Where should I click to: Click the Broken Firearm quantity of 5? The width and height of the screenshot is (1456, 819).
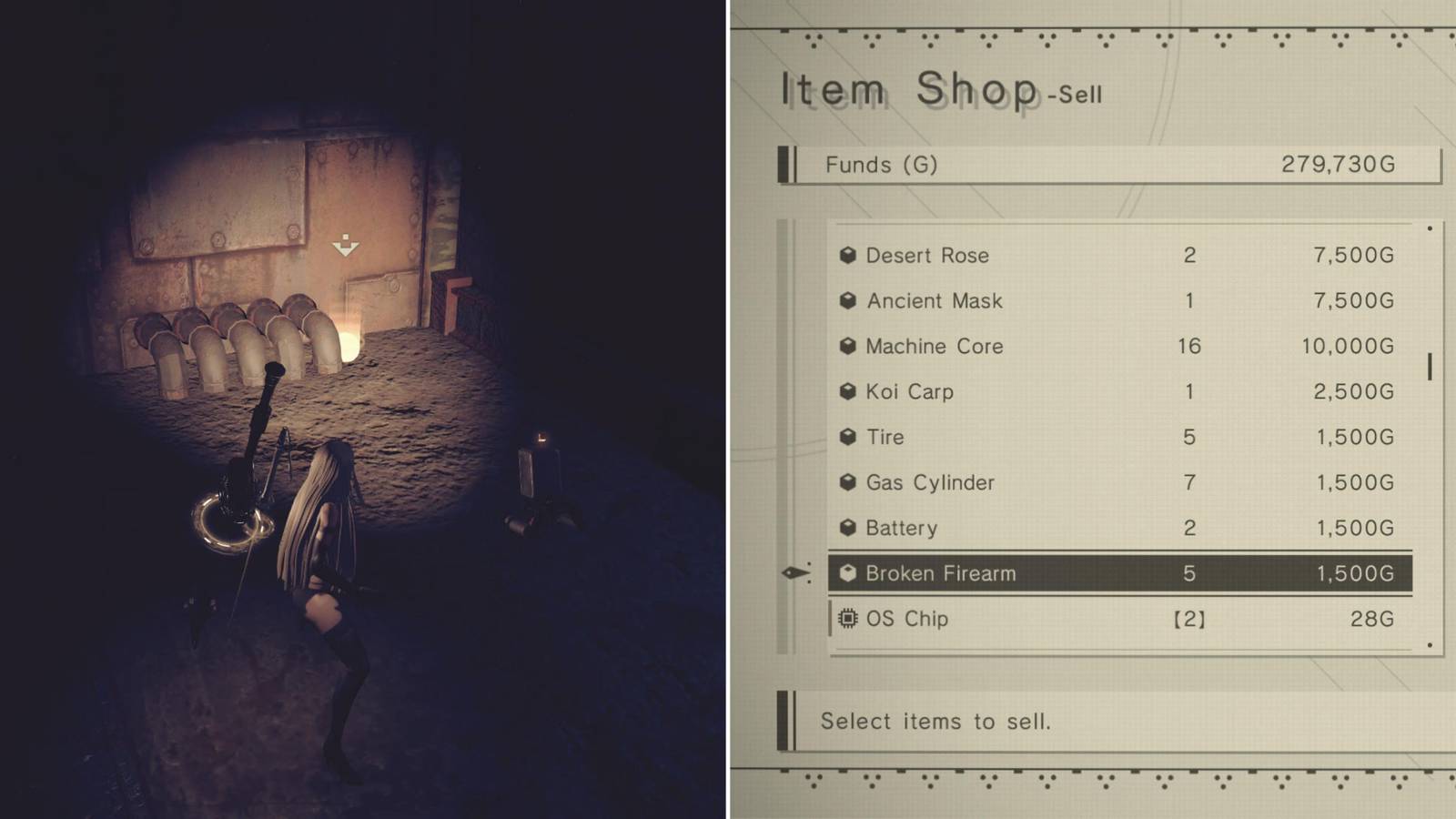tap(1190, 573)
